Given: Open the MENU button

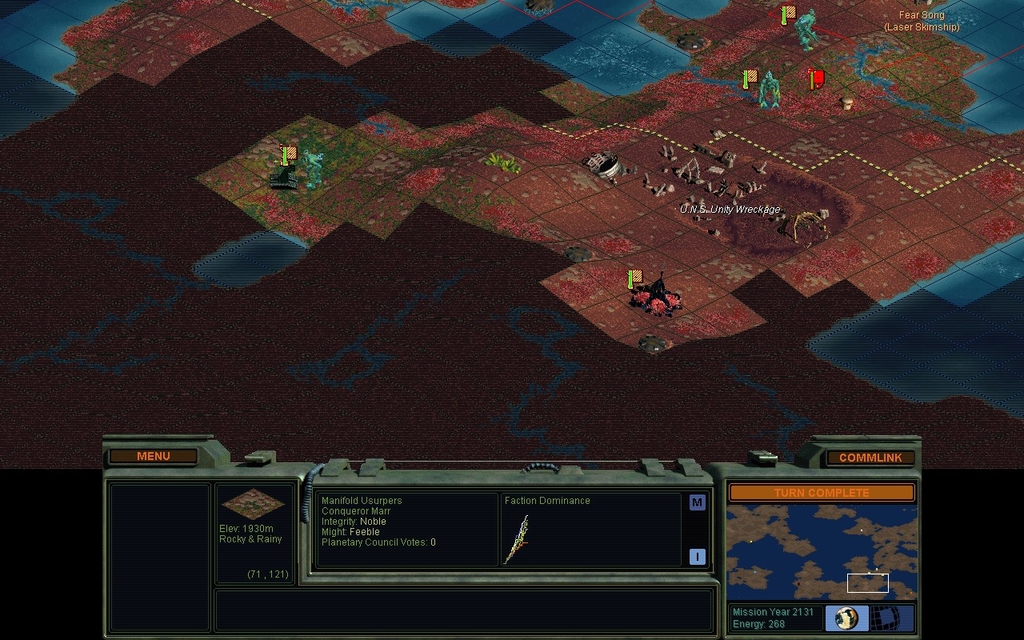Looking at the screenshot, I should click(x=153, y=456).
